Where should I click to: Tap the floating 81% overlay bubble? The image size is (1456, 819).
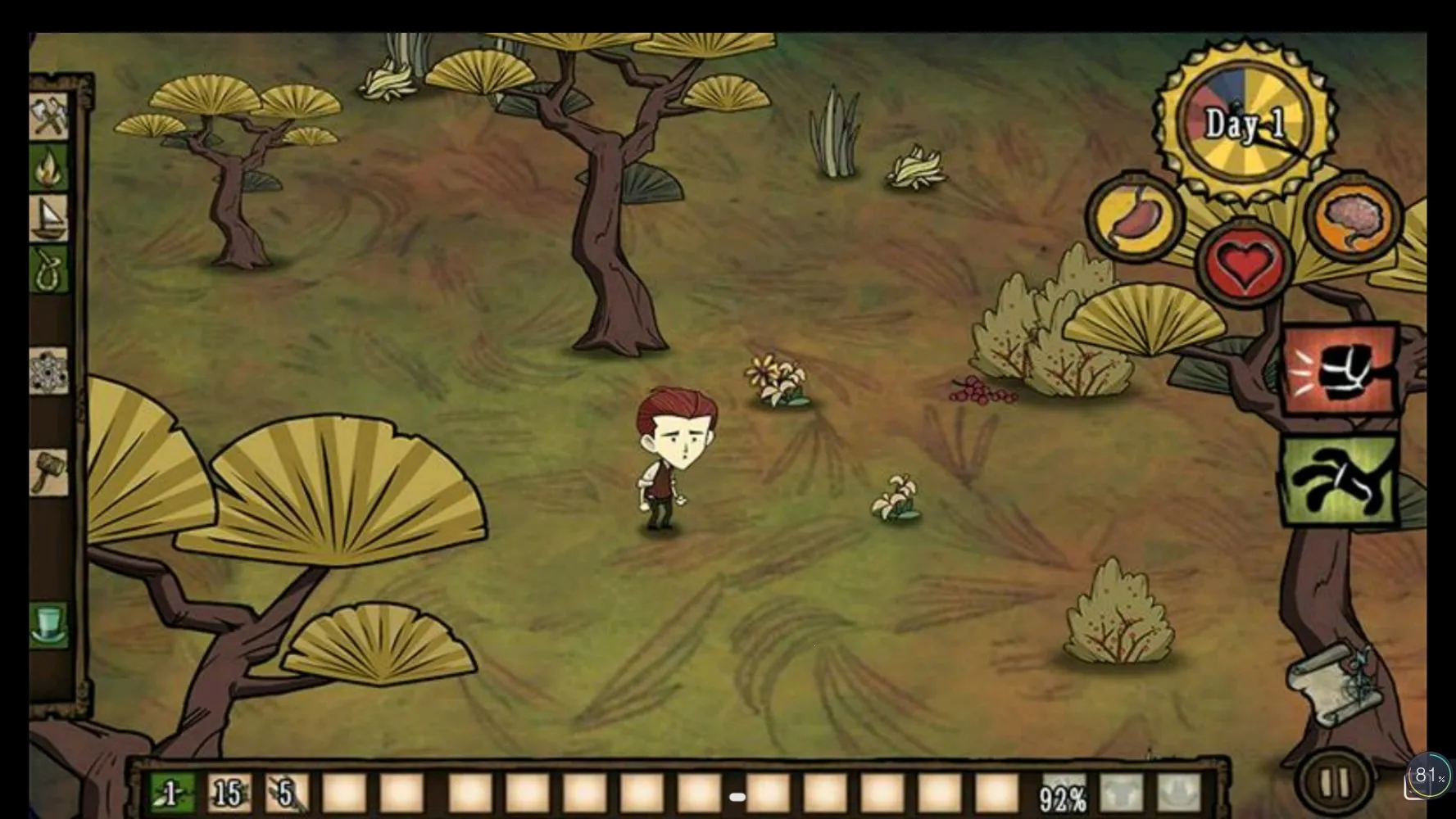tap(1430, 775)
